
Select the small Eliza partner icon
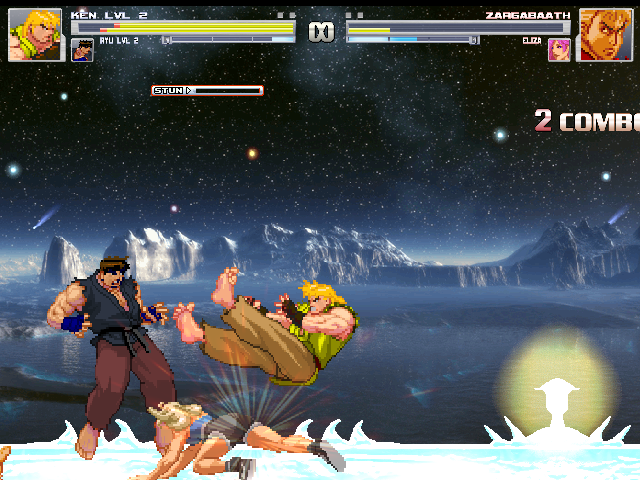(x=558, y=50)
